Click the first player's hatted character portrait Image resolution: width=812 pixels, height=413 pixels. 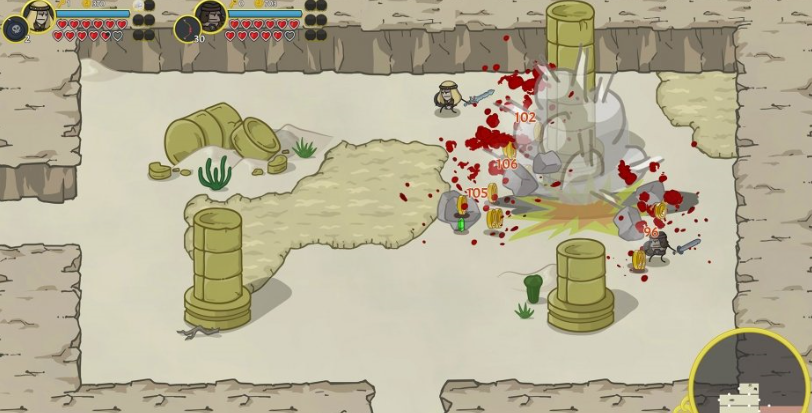38,14
